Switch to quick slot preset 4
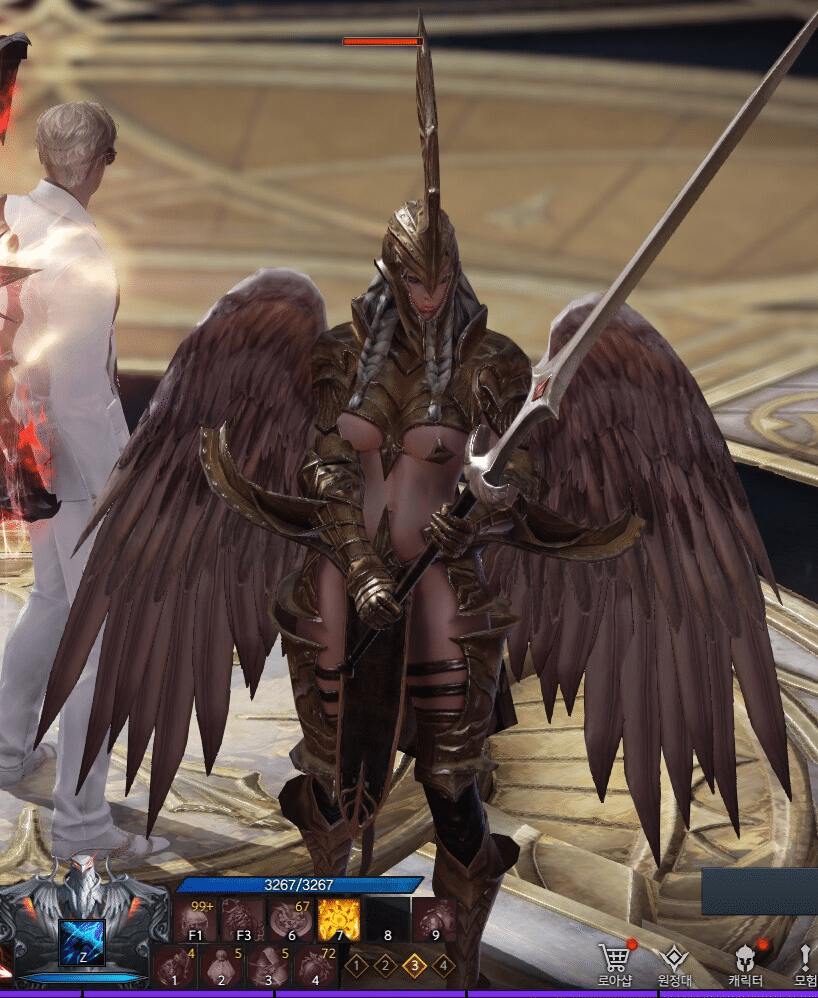Image resolution: width=818 pixels, height=998 pixels. pyautogui.click(x=443, y=966)
